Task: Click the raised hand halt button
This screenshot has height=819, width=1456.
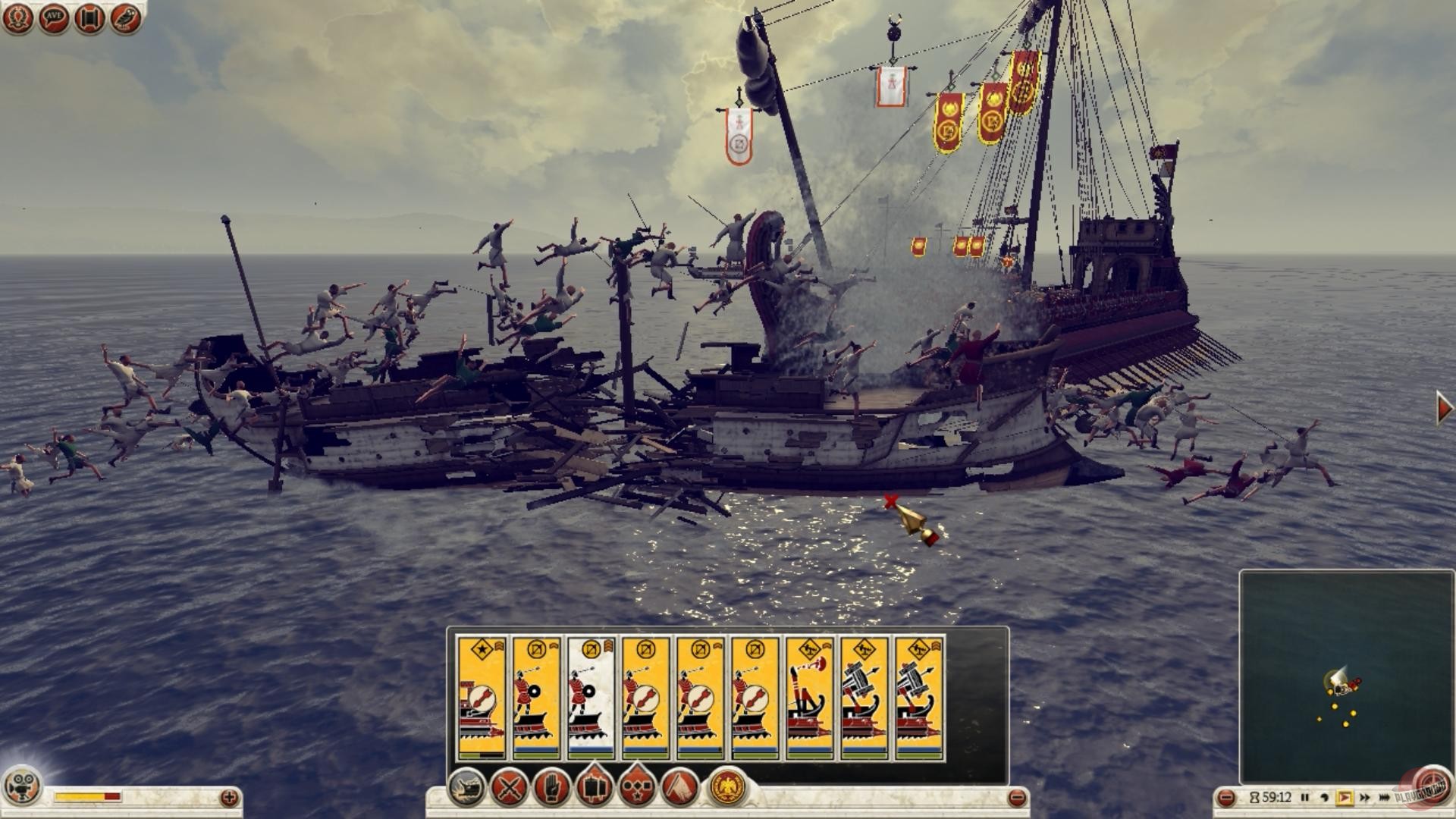Action: coord(551,788)
